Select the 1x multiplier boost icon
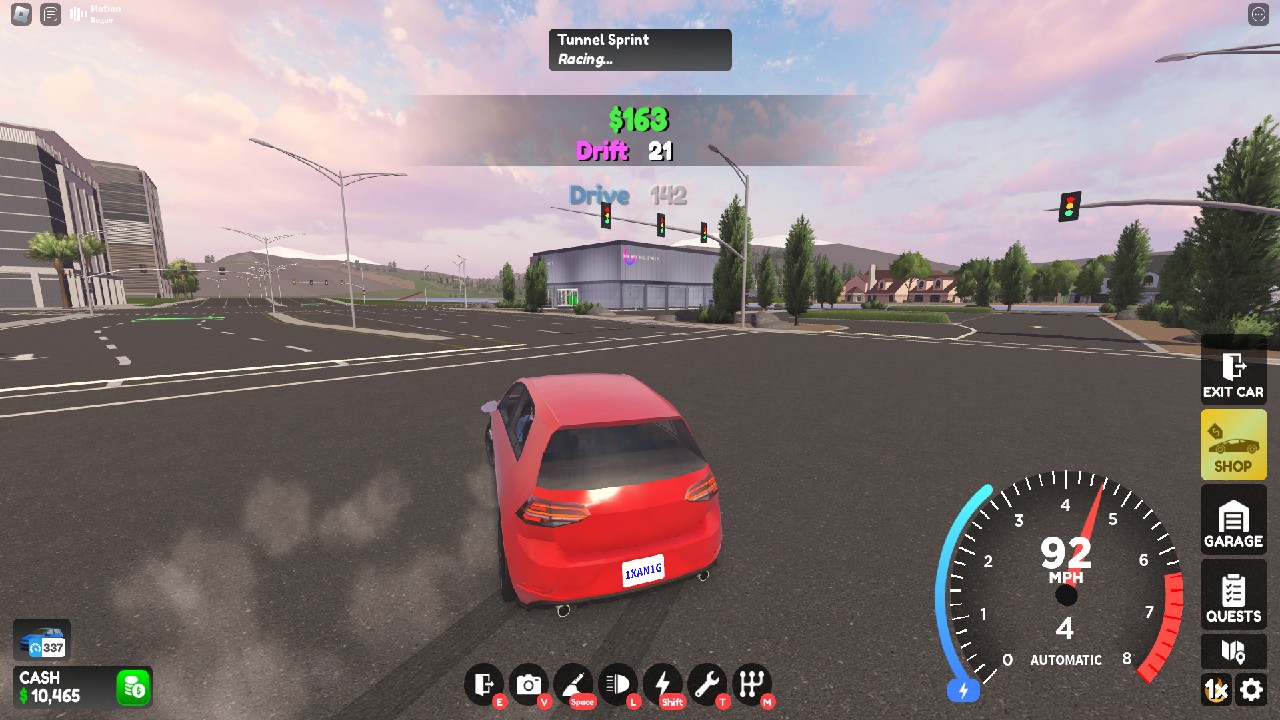This screenshot has width=1280, height=720. coord(1216,689)
